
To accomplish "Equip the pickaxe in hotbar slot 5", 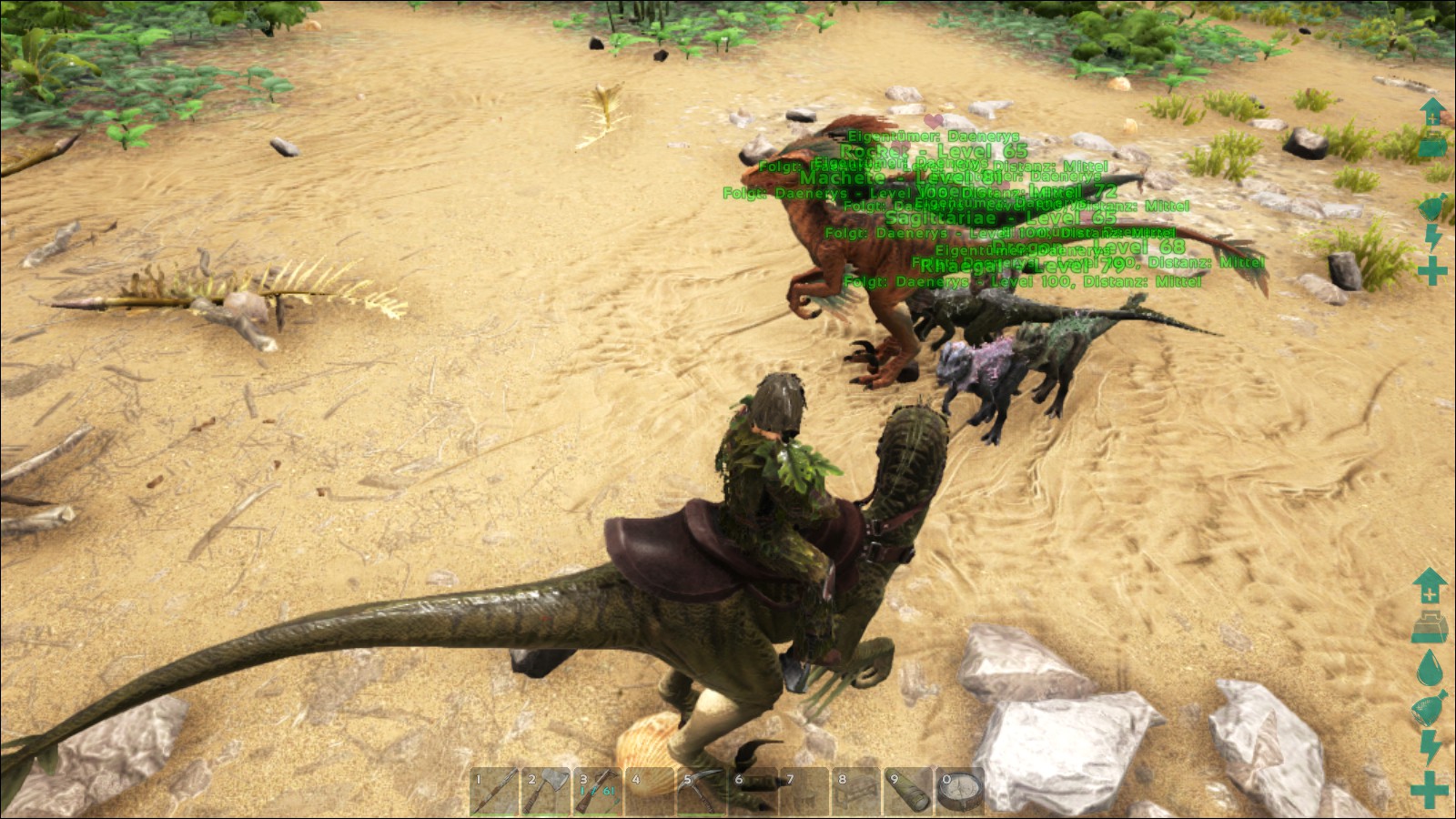I will 702,791.
